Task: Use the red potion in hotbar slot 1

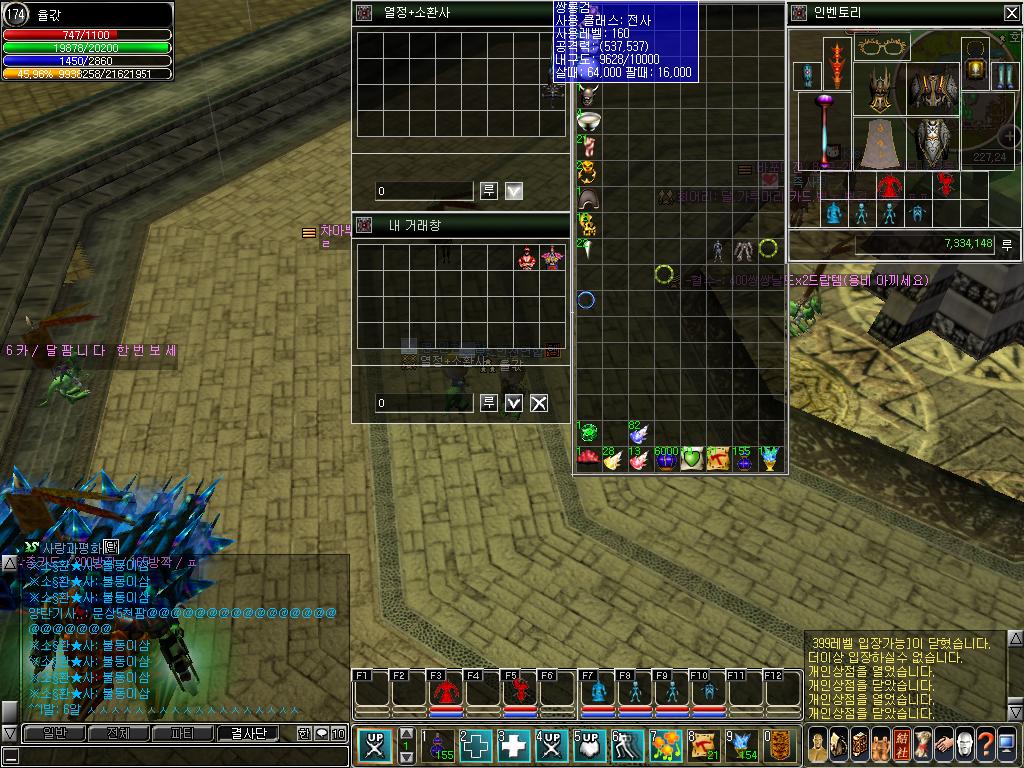Action: [438, 746]
